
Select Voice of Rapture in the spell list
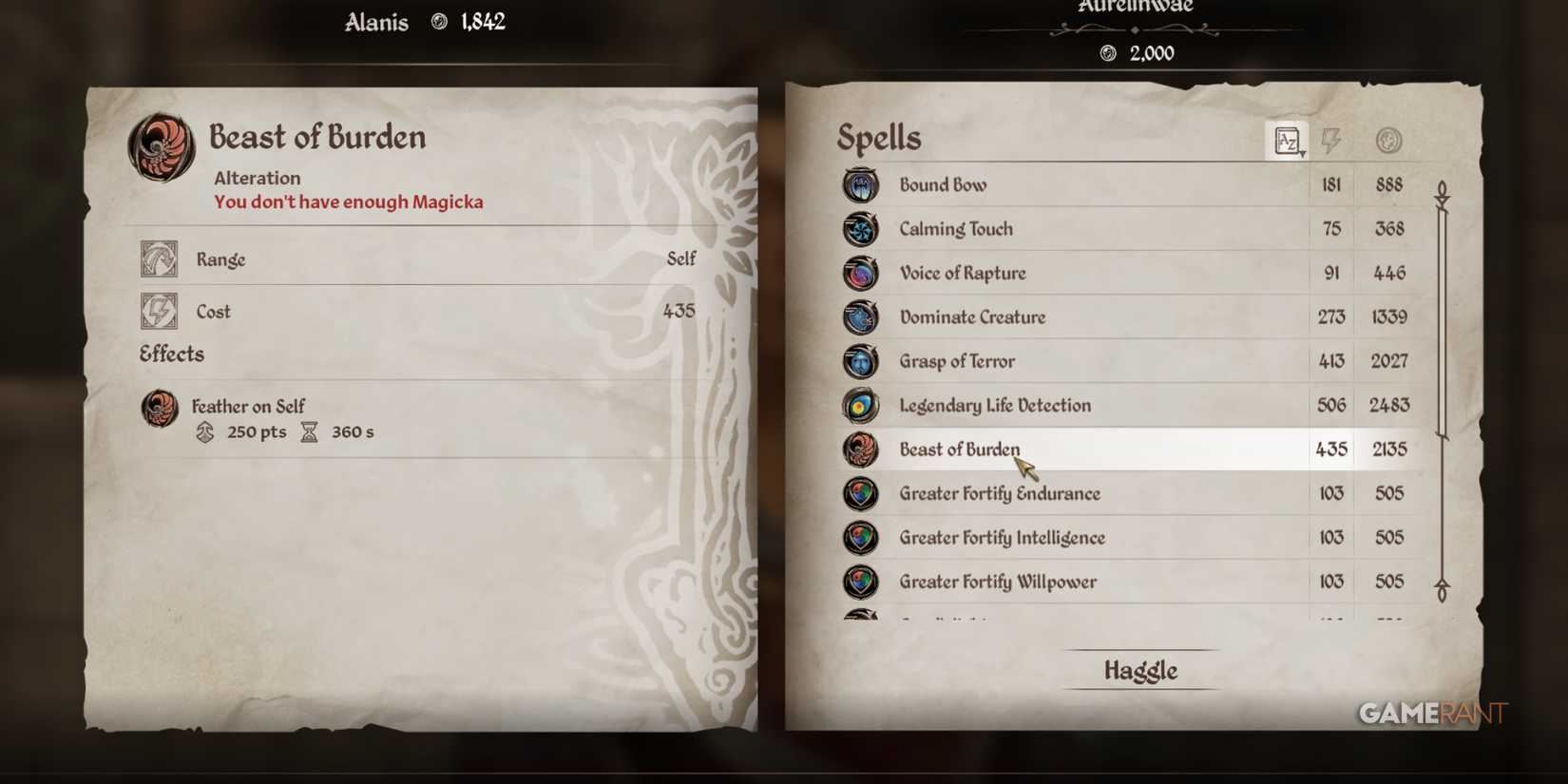coord(963,273)
